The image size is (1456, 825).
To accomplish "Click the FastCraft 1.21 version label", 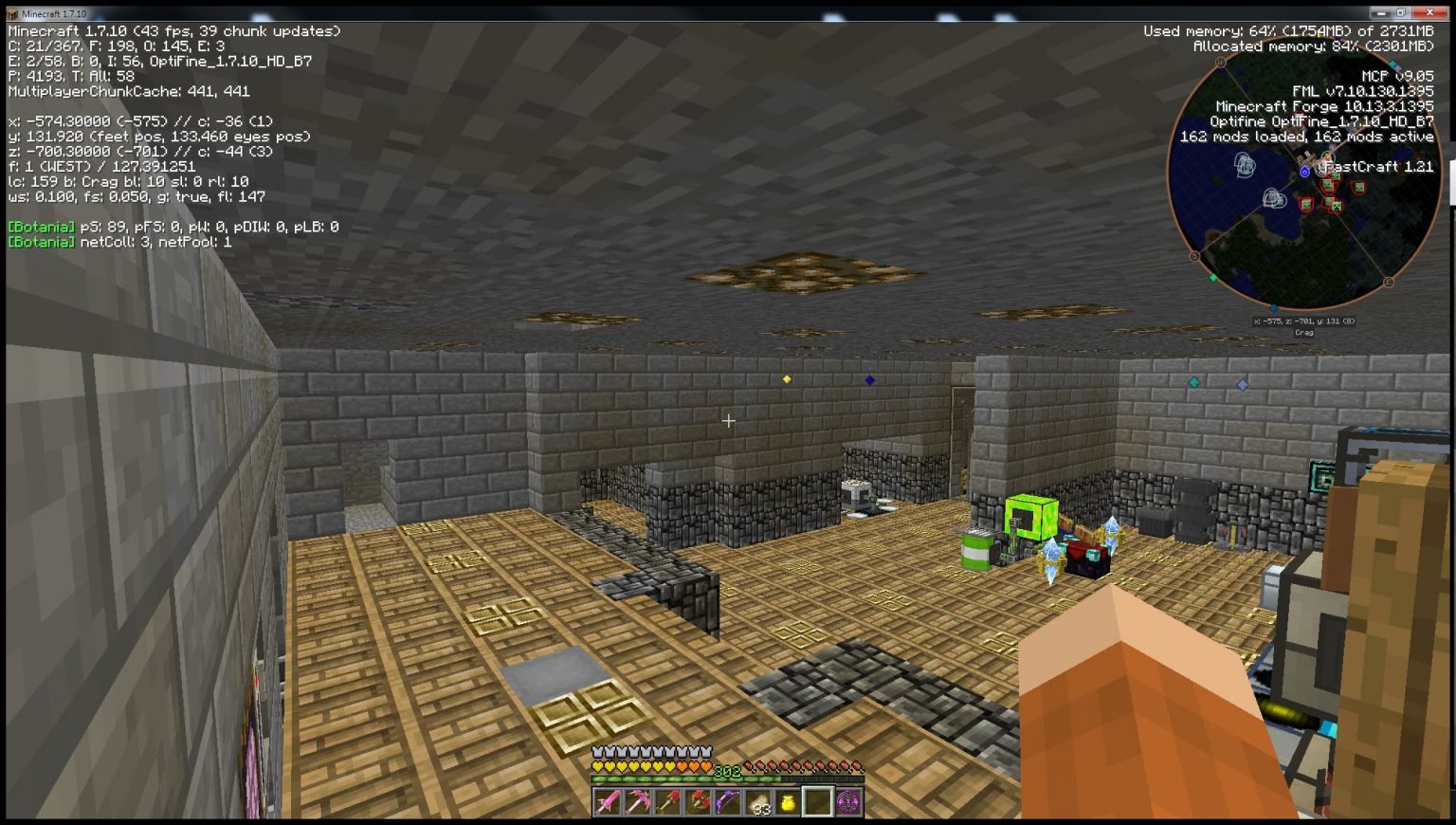I will [x=1379, y=167].
